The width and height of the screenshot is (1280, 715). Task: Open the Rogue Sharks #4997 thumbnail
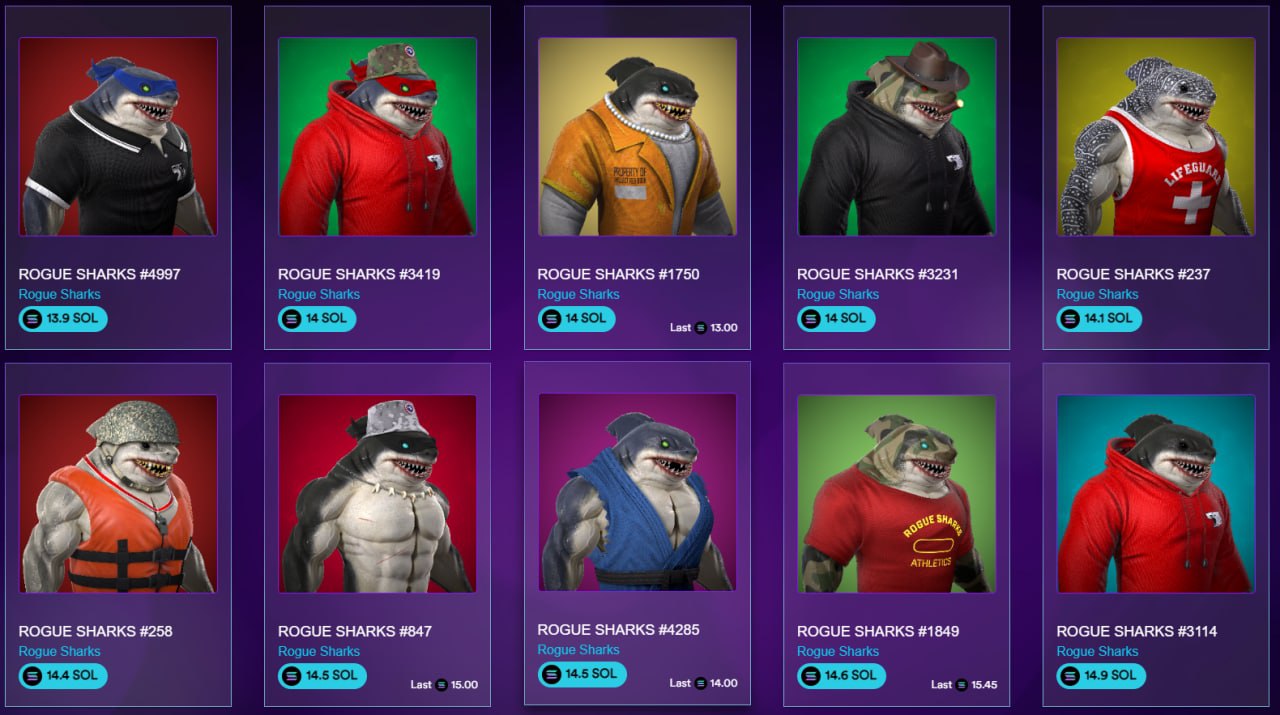(x=118, y=137)
